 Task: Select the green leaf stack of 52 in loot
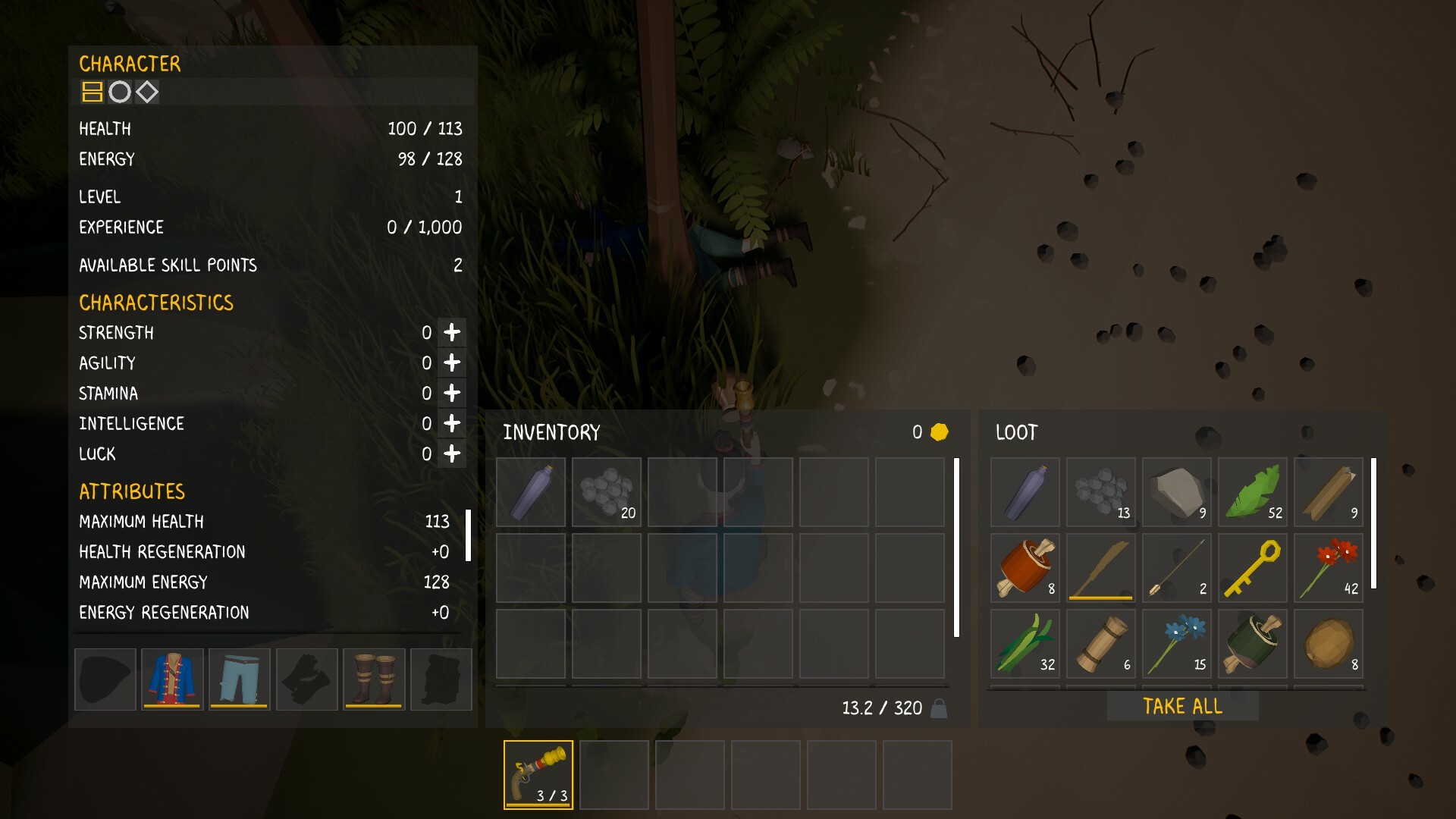(x=1252, y=492)
